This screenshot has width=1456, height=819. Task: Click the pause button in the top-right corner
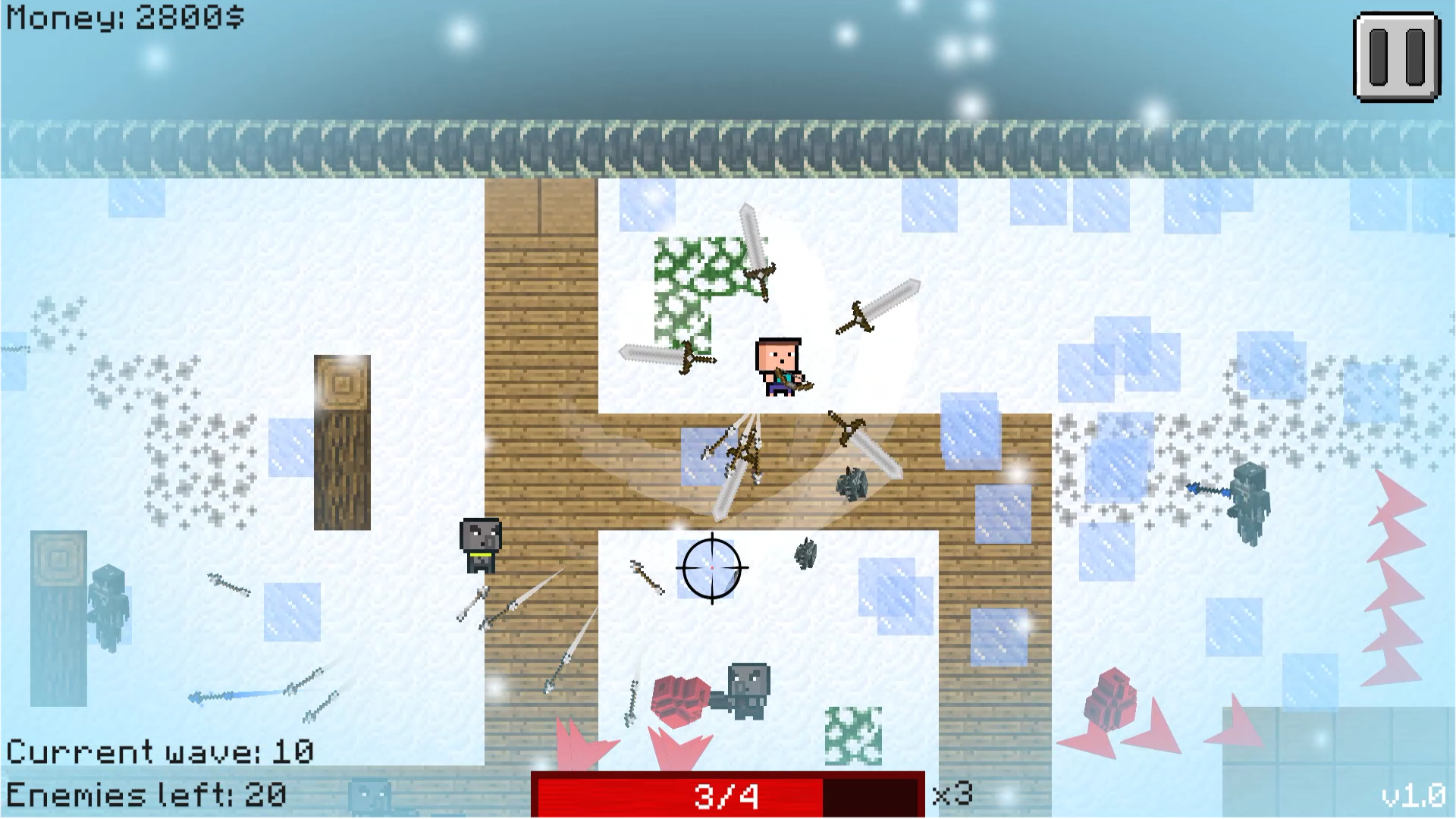[x=1398, y=54]
